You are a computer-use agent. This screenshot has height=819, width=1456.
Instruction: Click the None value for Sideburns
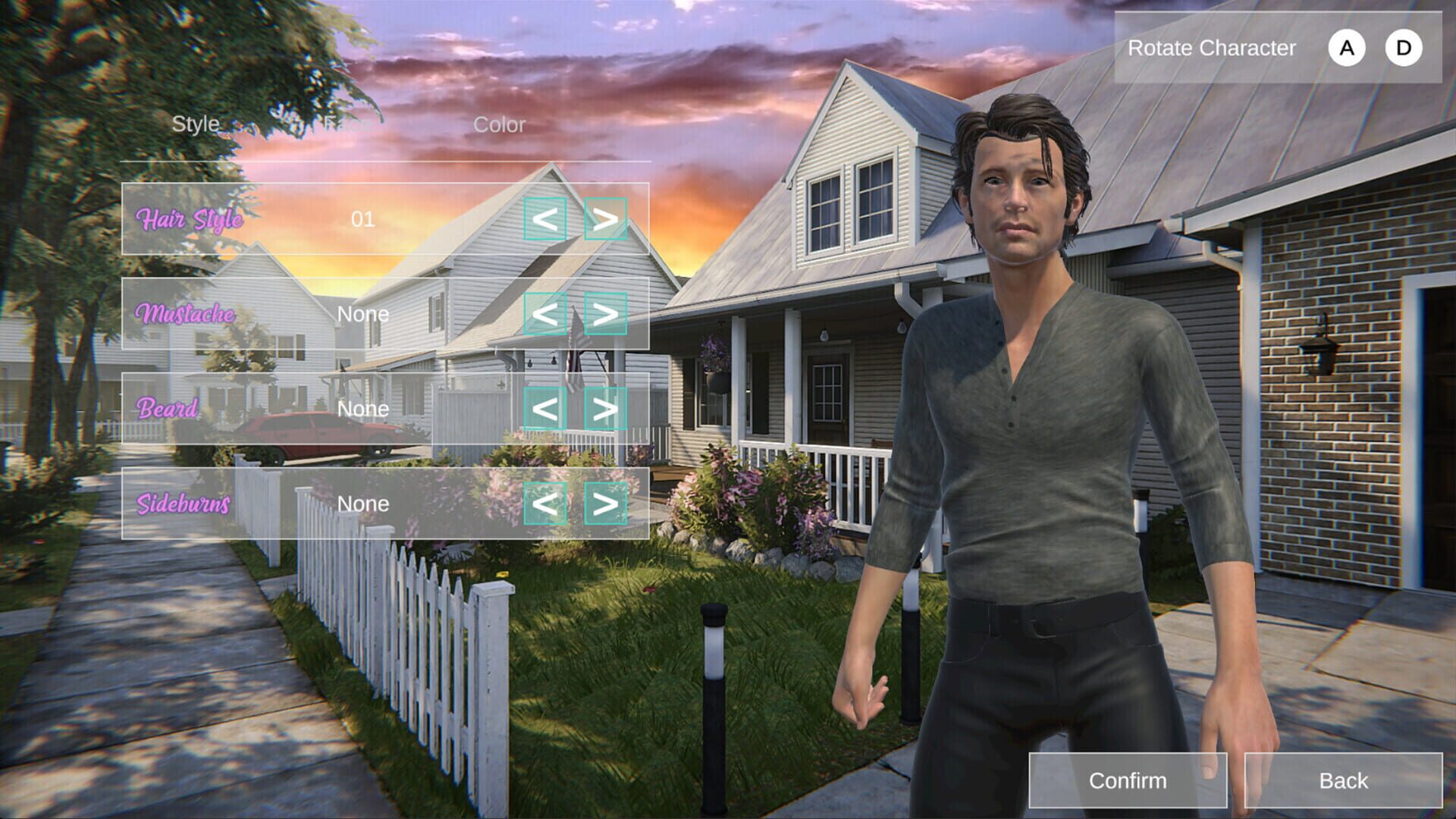(363, 503)
